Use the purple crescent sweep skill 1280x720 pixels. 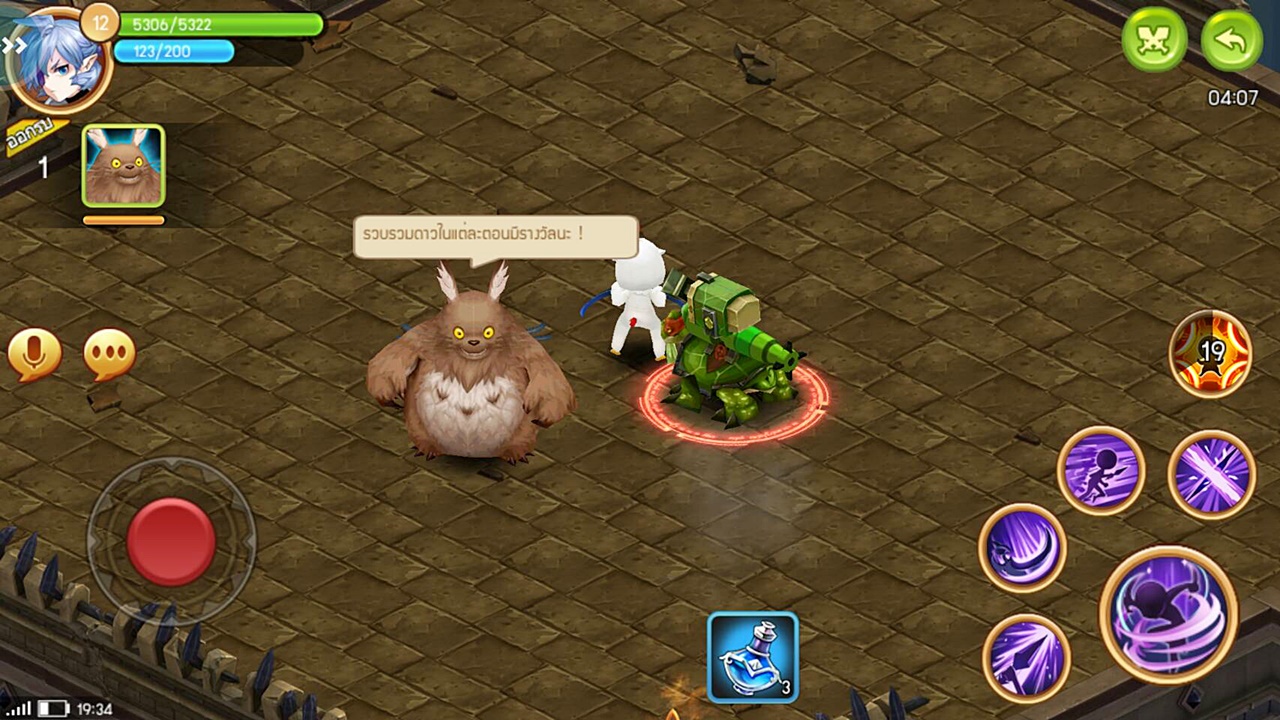1022,548
